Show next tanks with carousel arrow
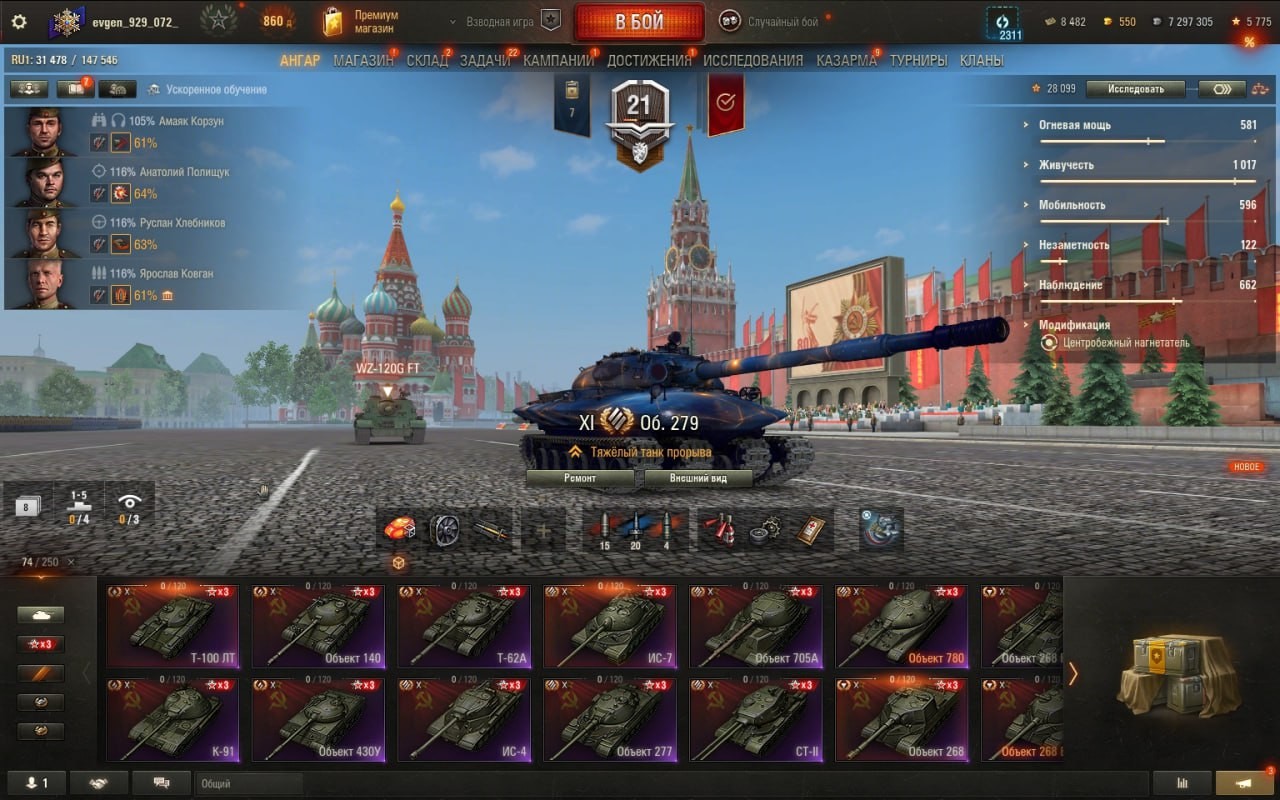 coord(1073,674)
